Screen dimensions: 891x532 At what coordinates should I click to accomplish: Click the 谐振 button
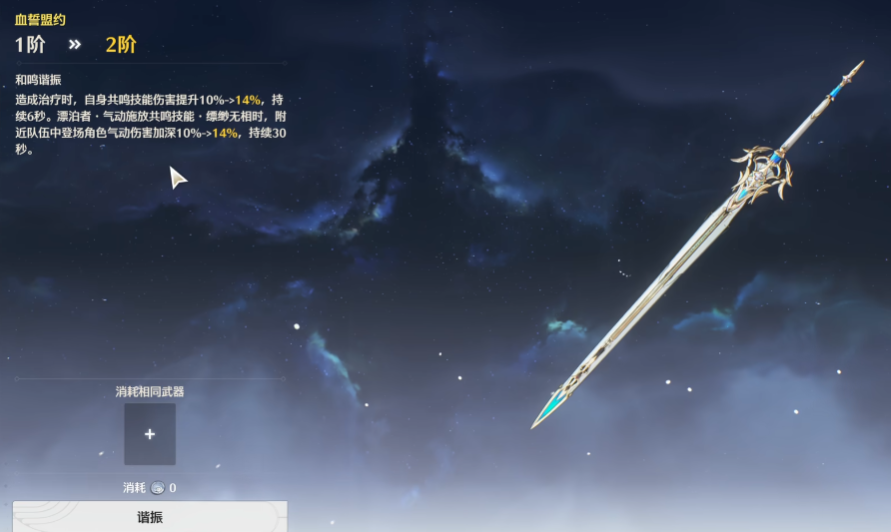click(150, 517)
